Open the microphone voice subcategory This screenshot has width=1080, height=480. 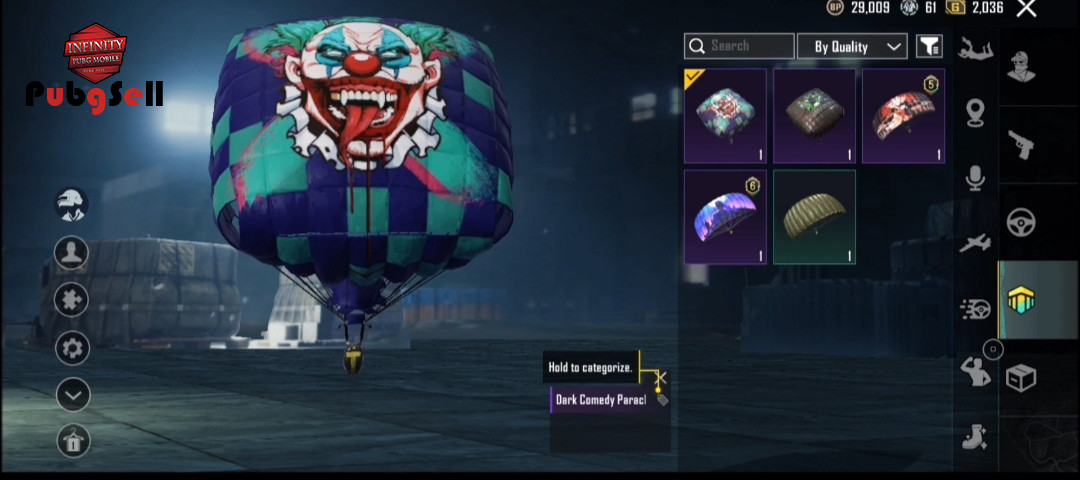(x=975, y=178)
